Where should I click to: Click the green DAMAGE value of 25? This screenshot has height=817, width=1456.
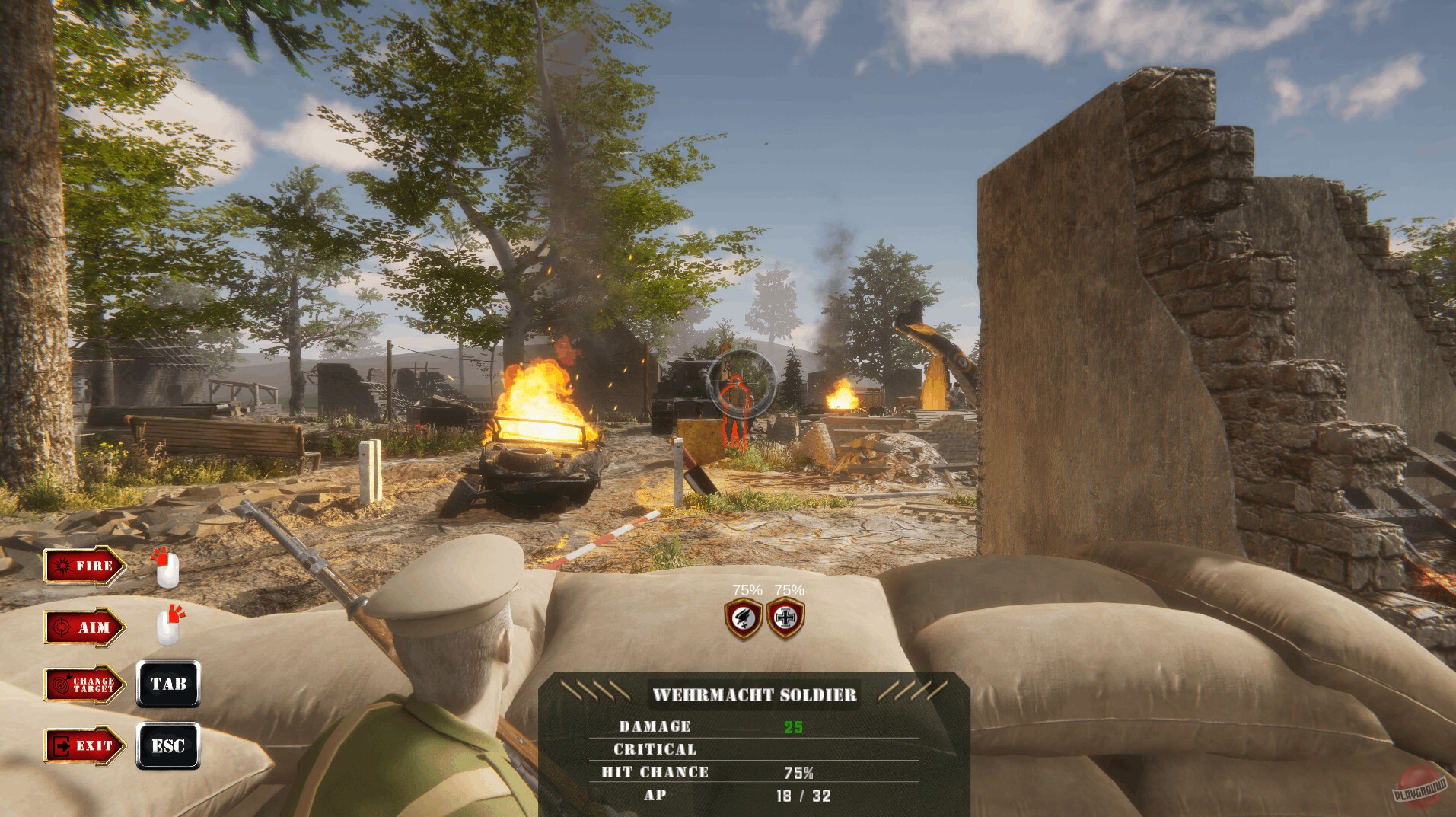(x=794, y=726)
